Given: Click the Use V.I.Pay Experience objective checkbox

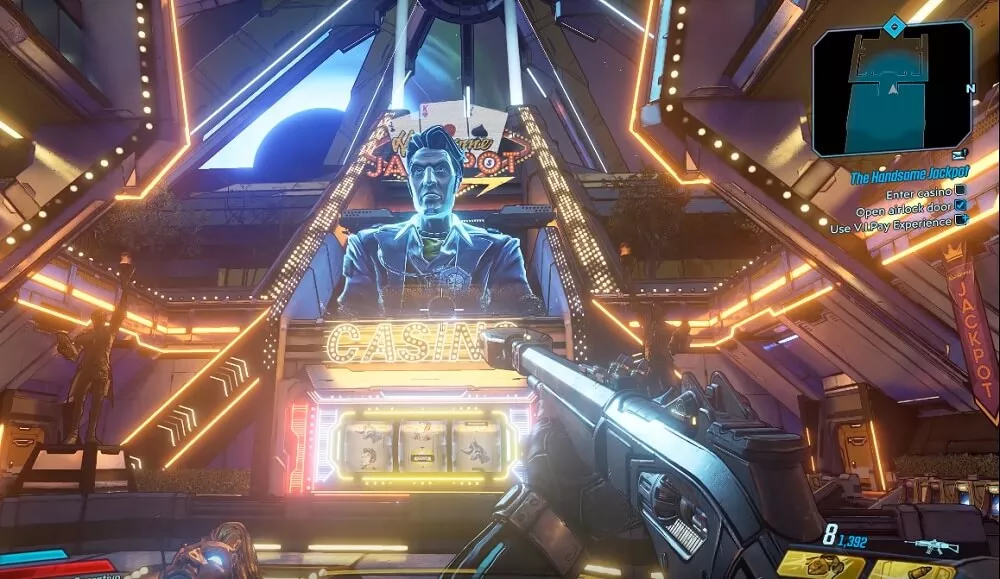Looking at the screenshot, I should point(961,221).
